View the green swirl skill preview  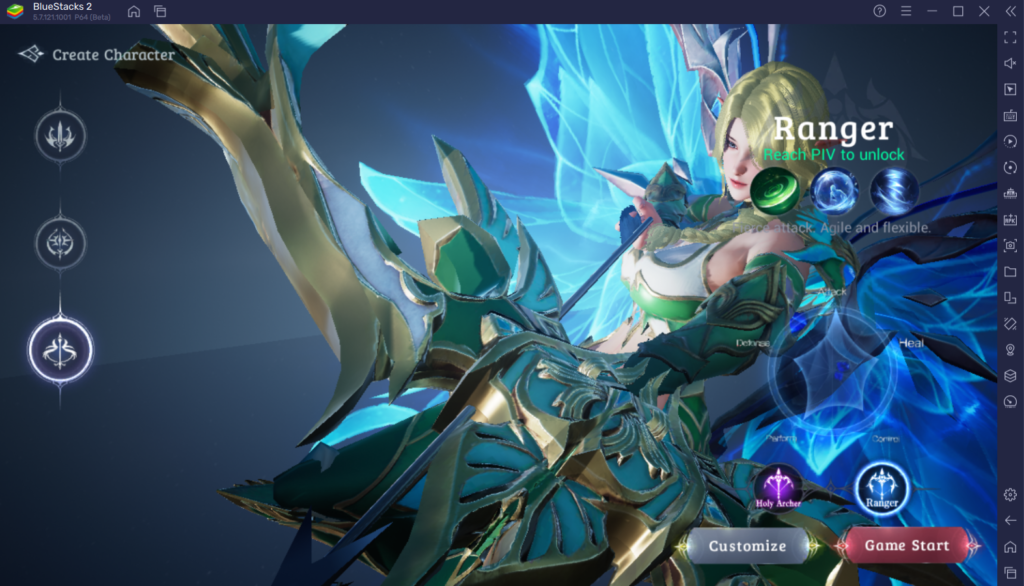[774, 190]
